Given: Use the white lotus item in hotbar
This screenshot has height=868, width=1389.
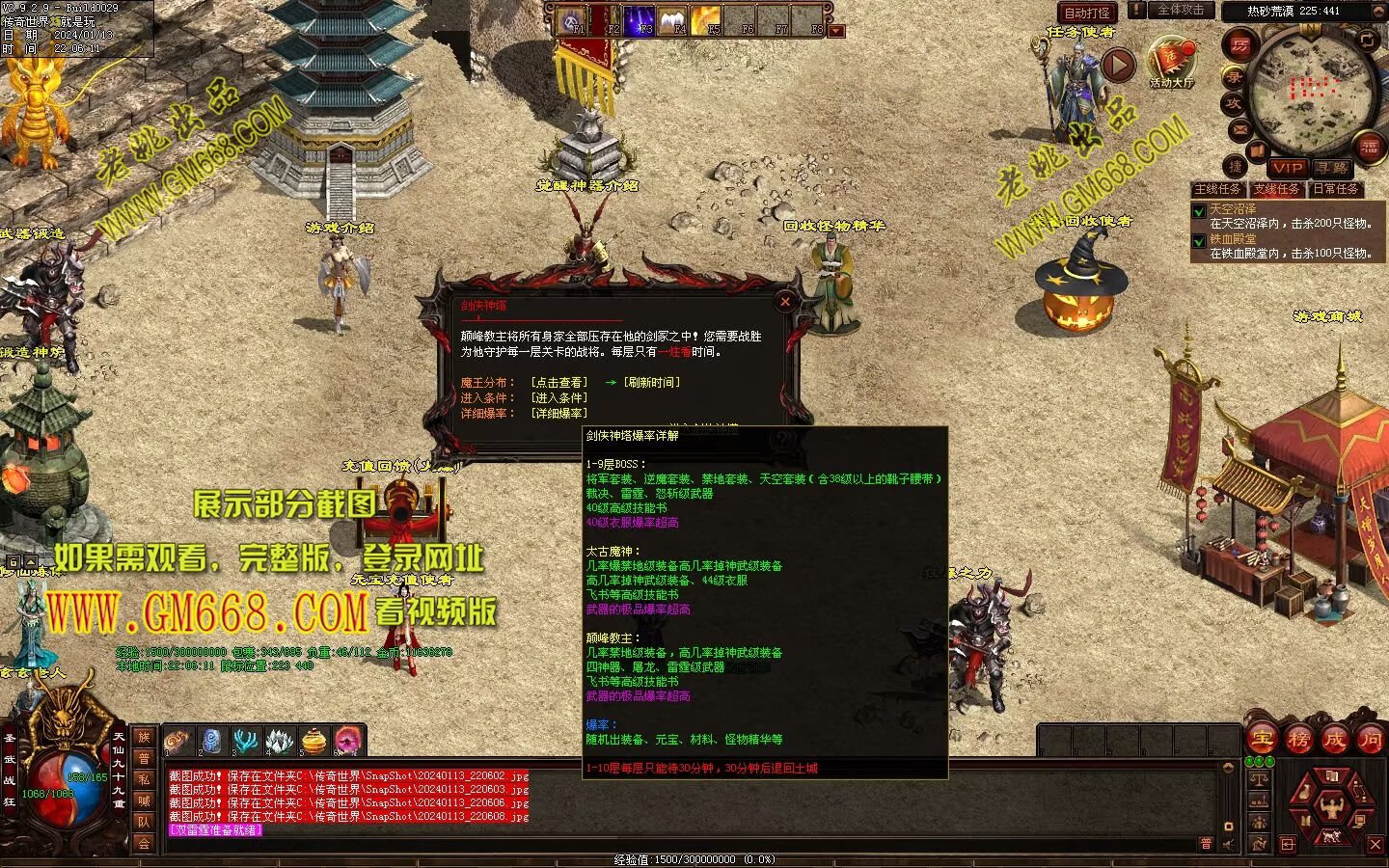Looking at the screenshot, I should [x=280, y=741].
